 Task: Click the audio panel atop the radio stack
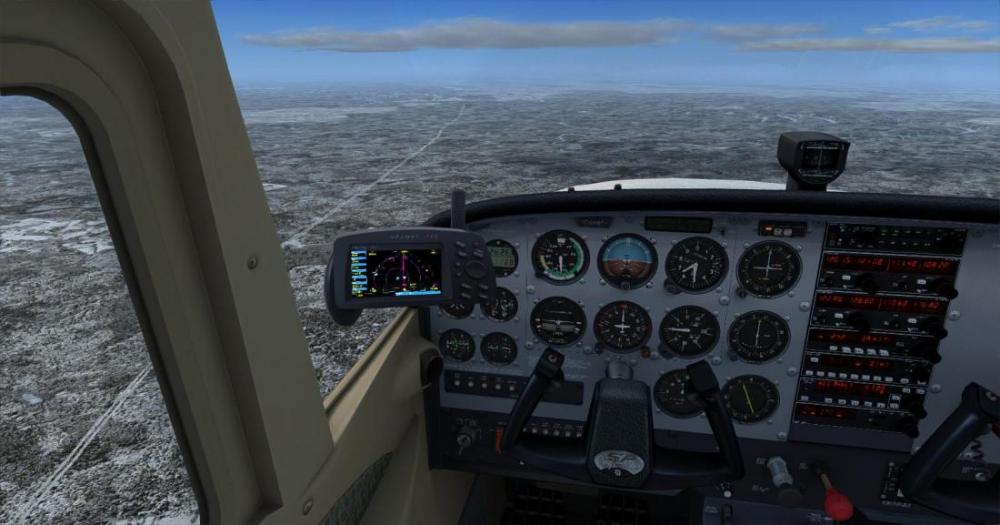[x=894, y=239]
